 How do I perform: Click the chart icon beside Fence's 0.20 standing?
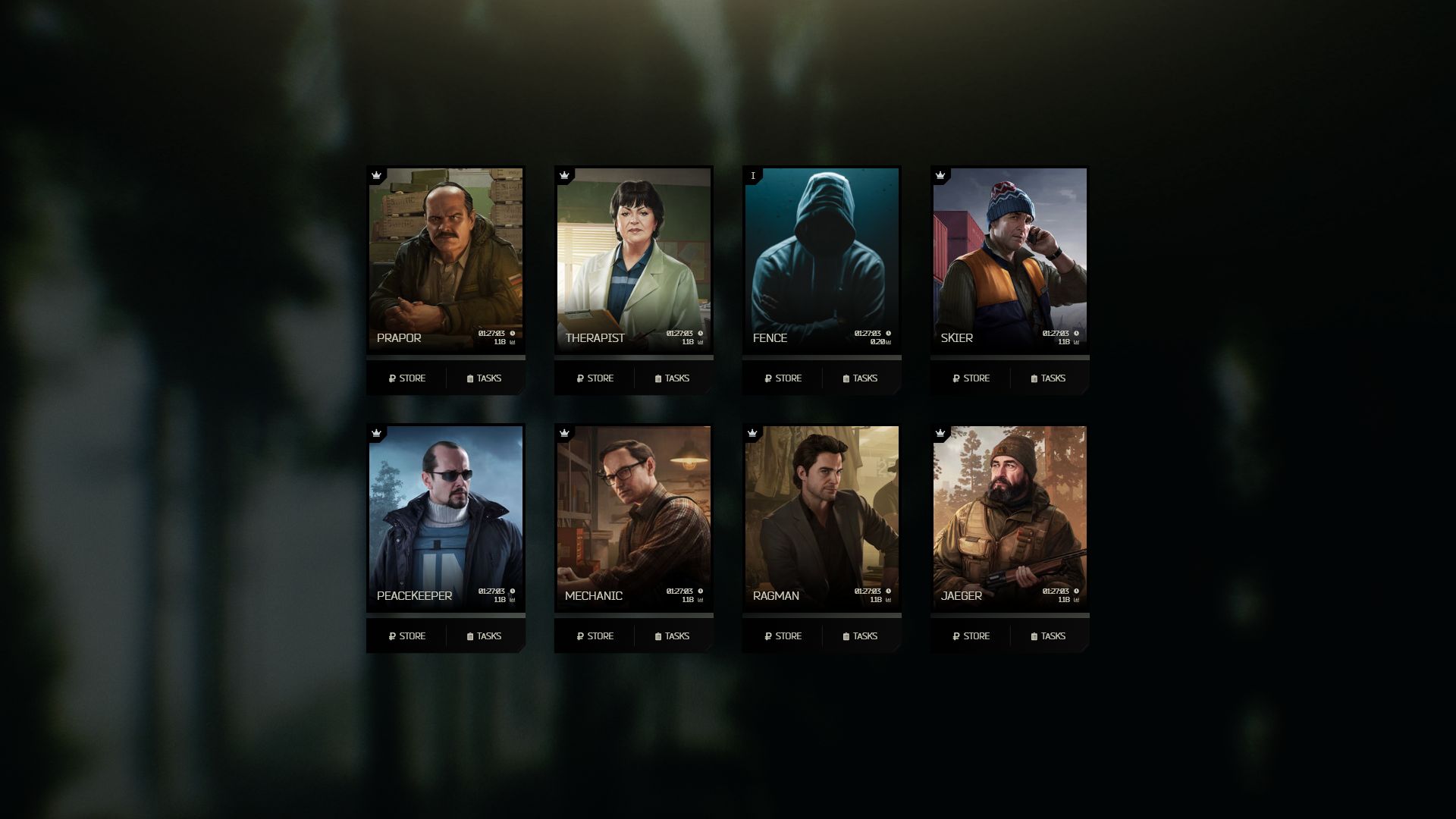pyautogui.click(x=887, y=342)
